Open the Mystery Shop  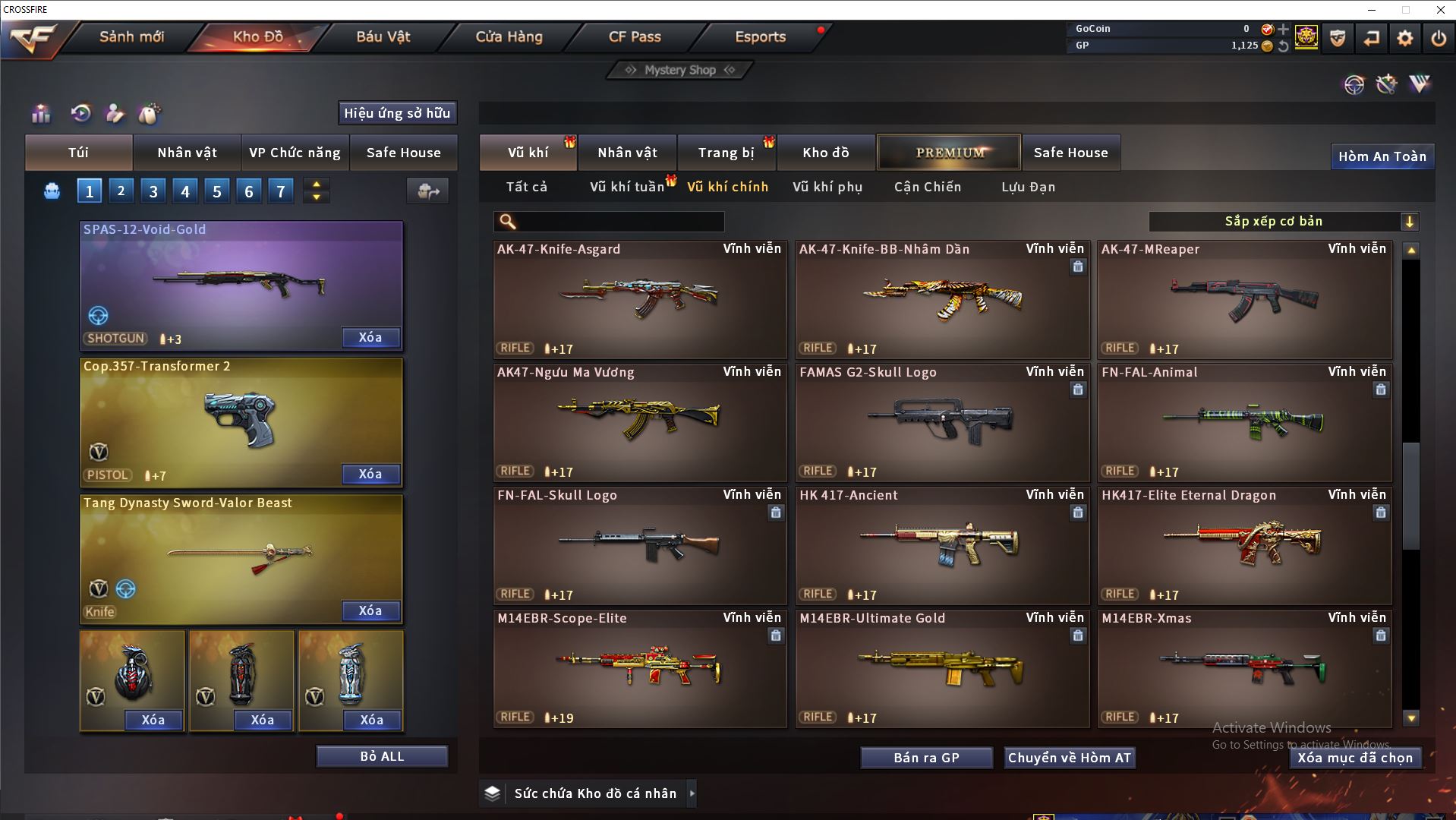click(x=679, y=70)
